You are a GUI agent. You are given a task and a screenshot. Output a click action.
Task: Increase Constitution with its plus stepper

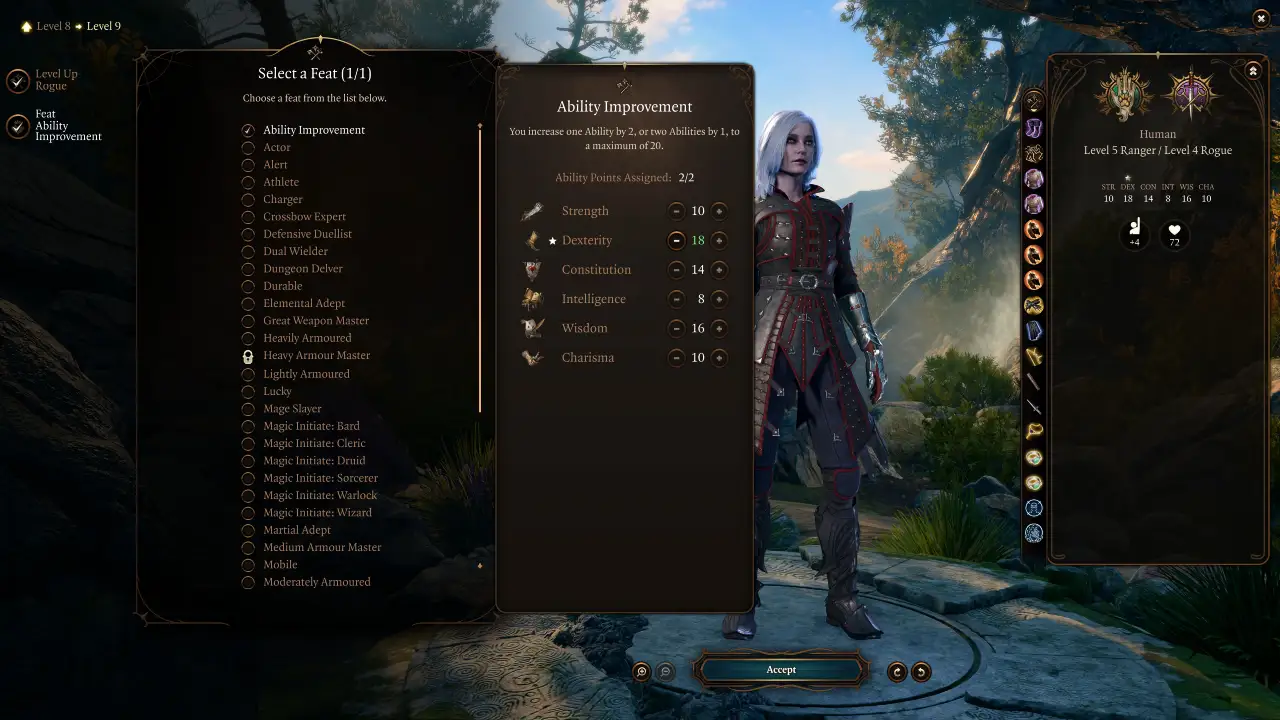click(720, 269)
